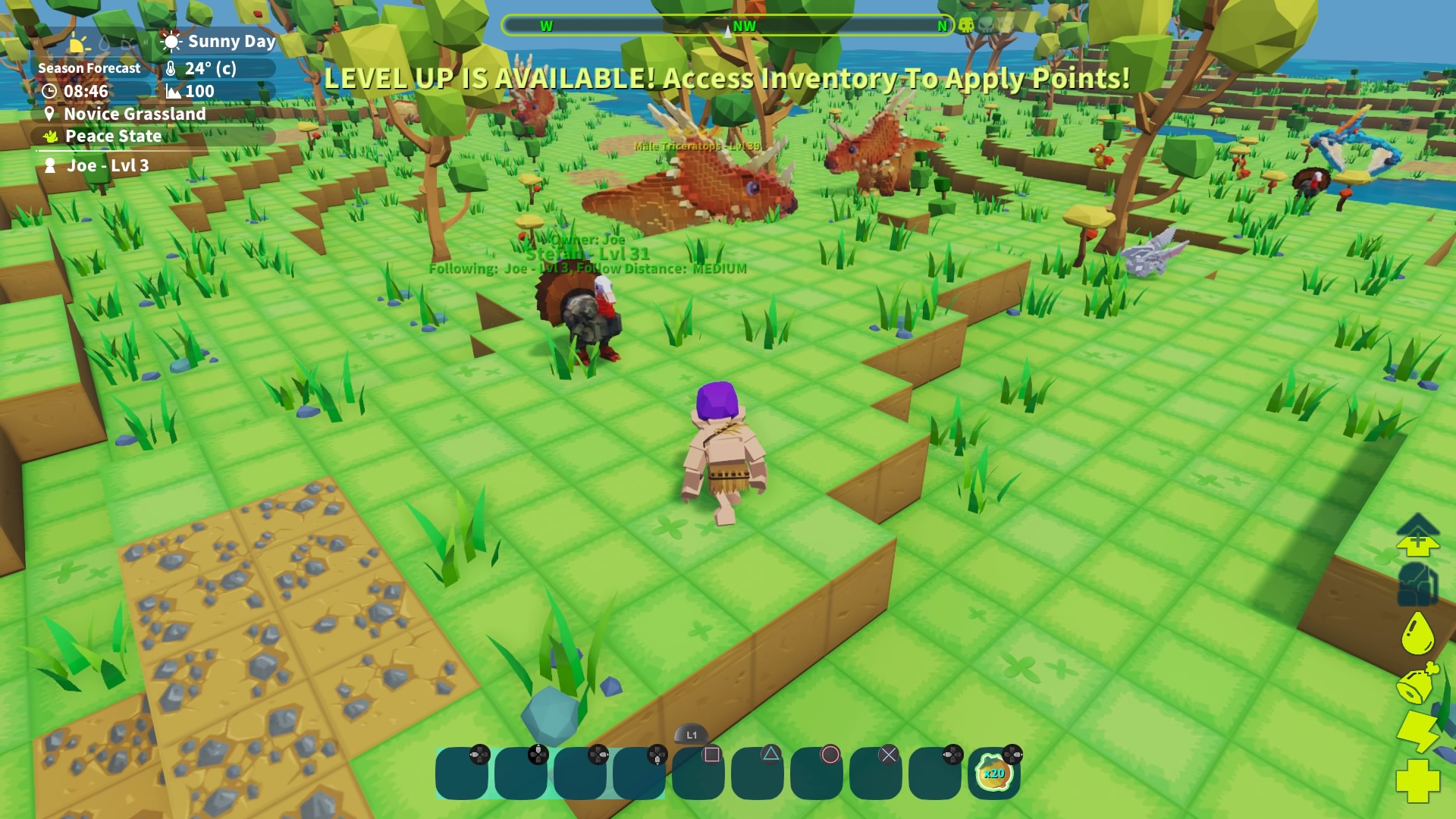
Task: Click the Peace State indicator
Action: [x=113, y=136]
